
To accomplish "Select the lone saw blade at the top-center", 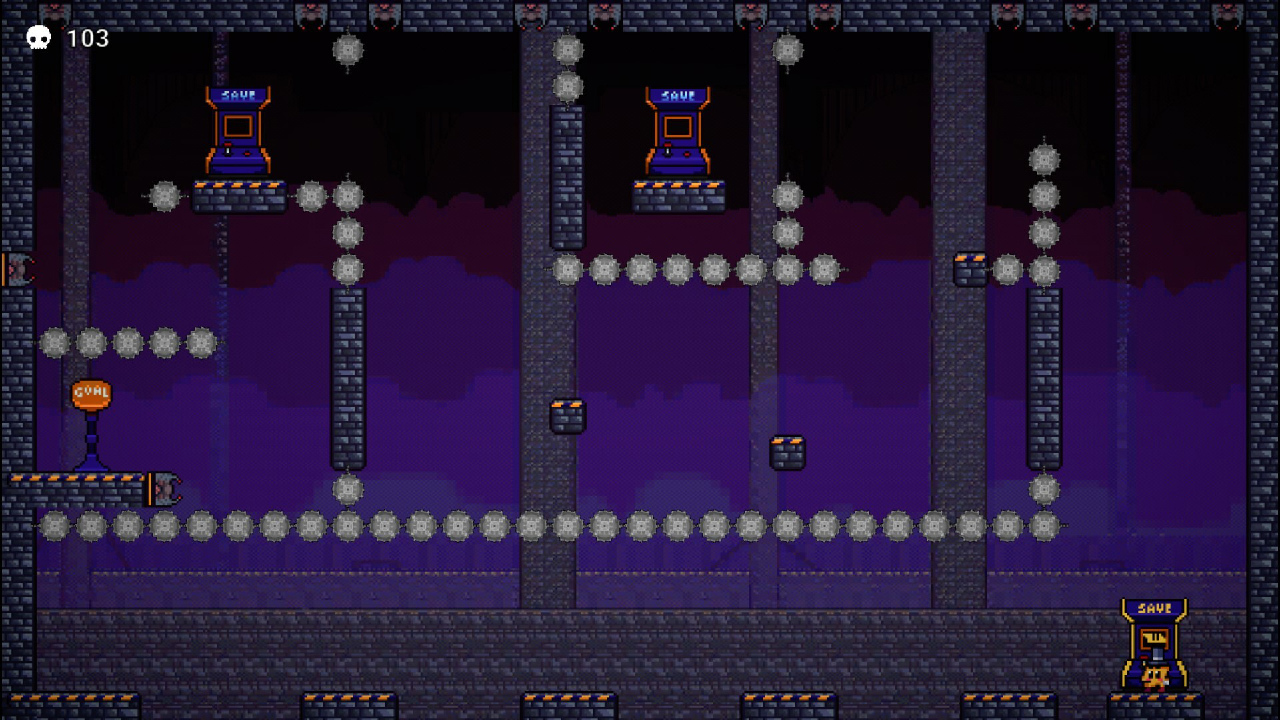I will pos(348,50).
